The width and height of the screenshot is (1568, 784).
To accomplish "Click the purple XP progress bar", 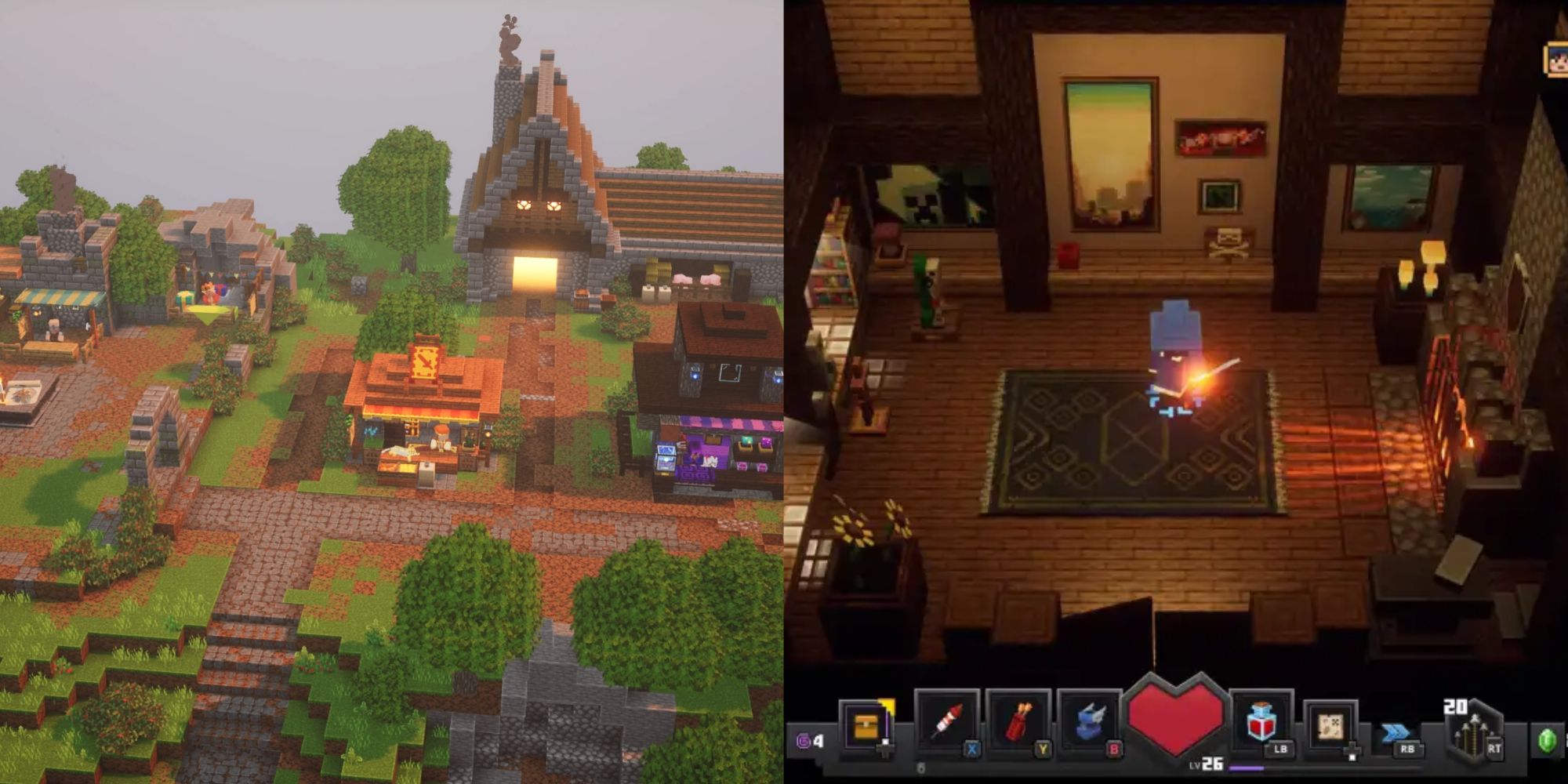I will point(1247,768).
